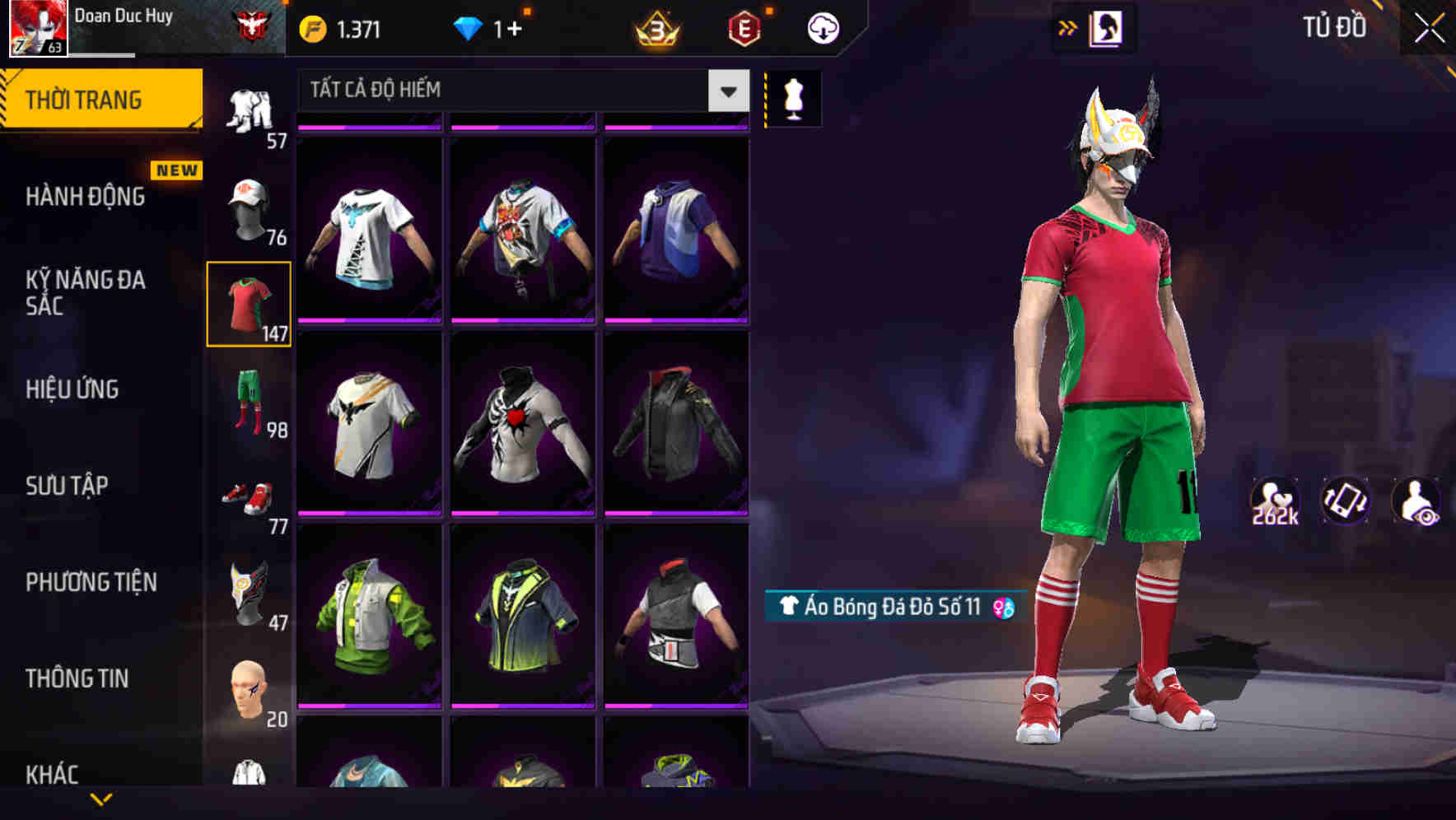Switch to PHƯƠNG TIỆN section

pyautogui.click(x=91, y=582)
